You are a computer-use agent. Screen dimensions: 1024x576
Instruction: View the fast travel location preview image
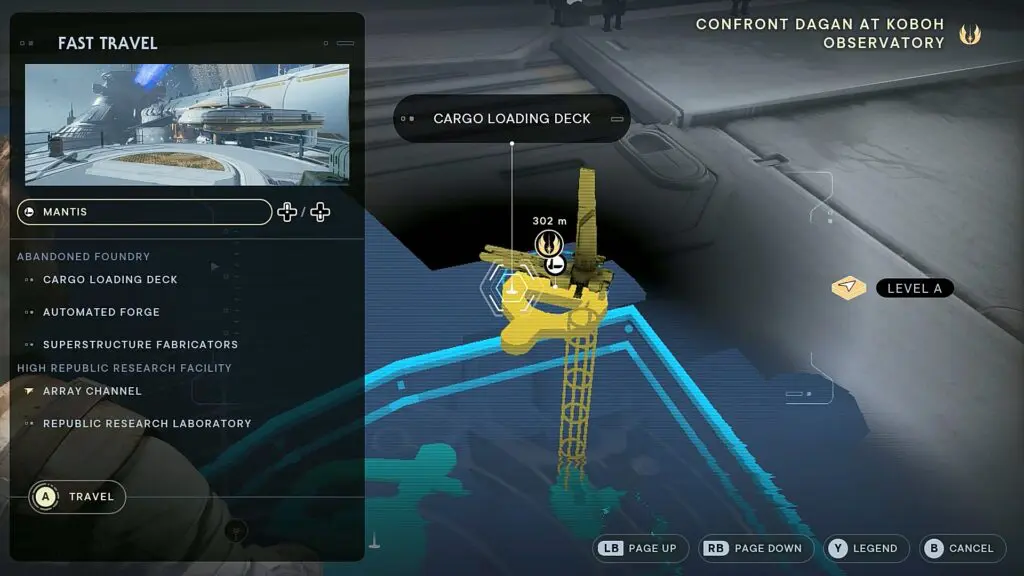click(187, 125)
